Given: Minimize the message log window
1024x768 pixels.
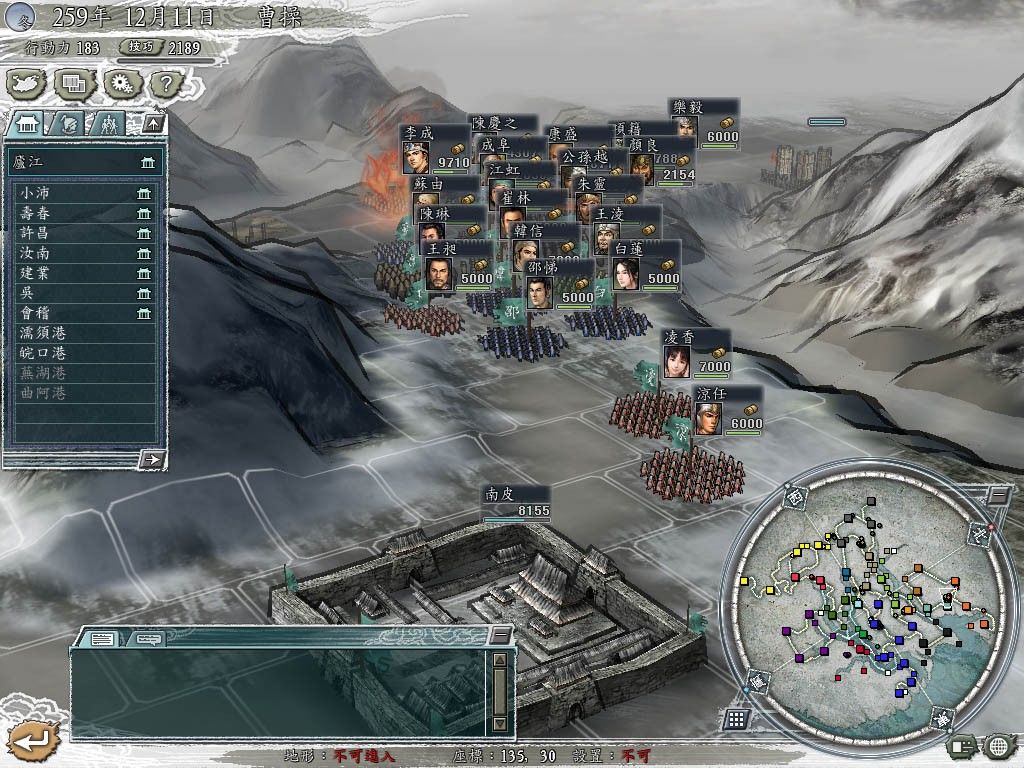Looking at the screenshot, I should pyautogui.click(x=499, y=636).
